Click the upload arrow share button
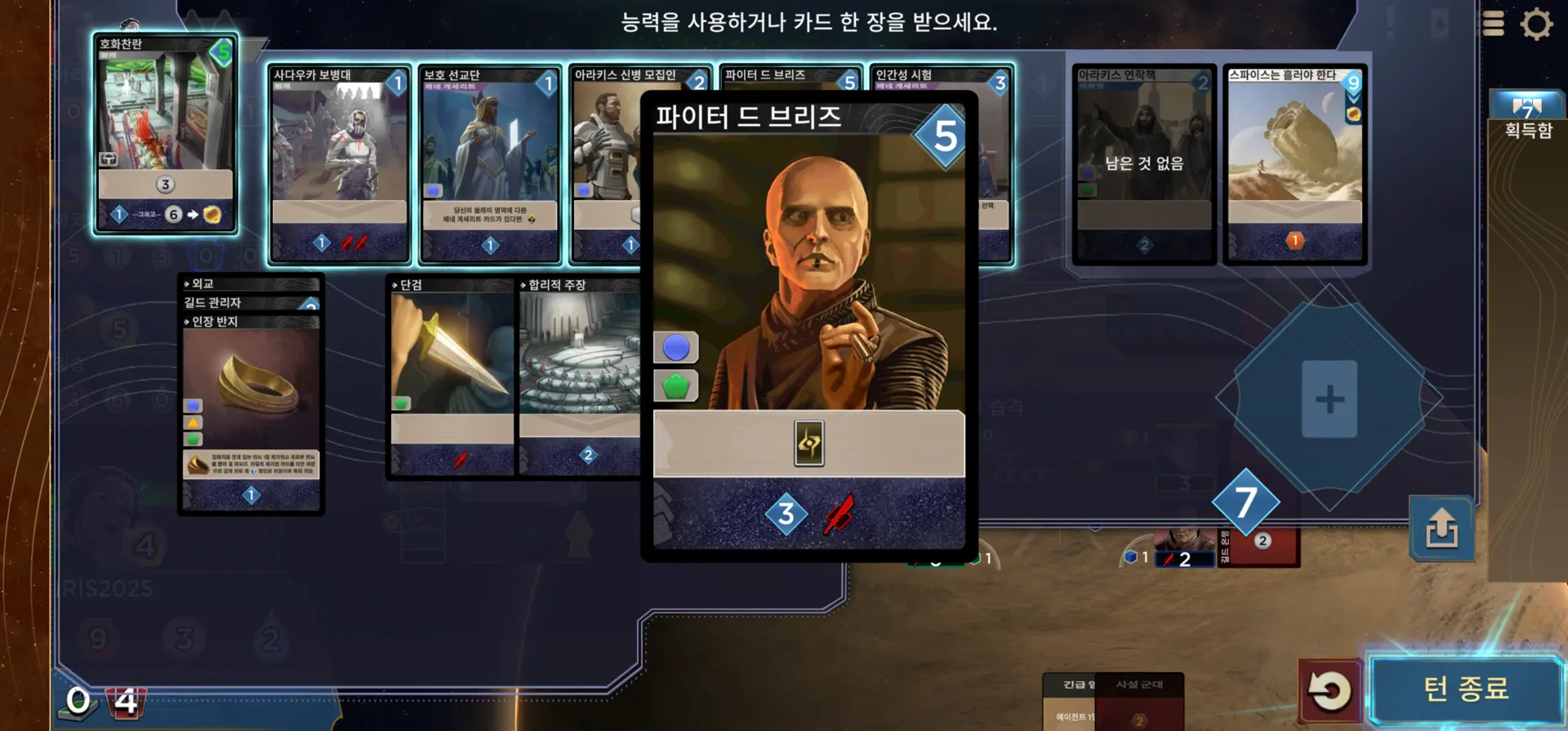This screenshot has width=1568, height=731. (x=1441, y=529)
